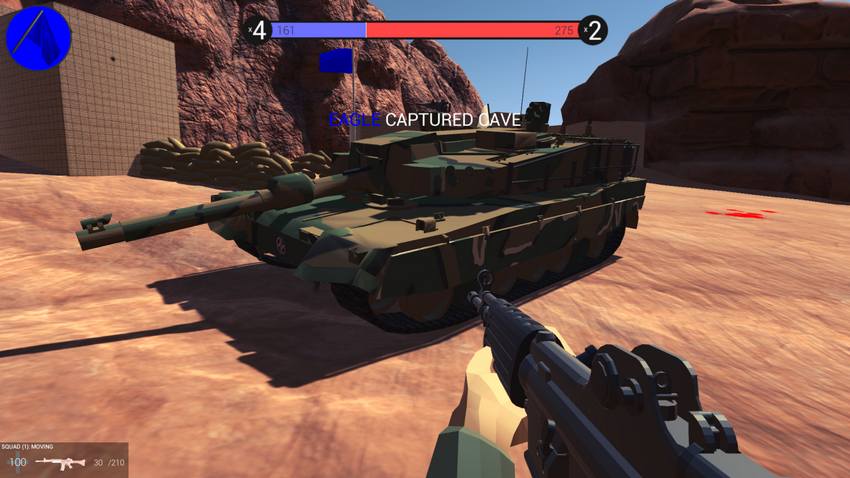Screen dimensions: 850x478
Task: Click the blue circular minimap
Action: 39,38
